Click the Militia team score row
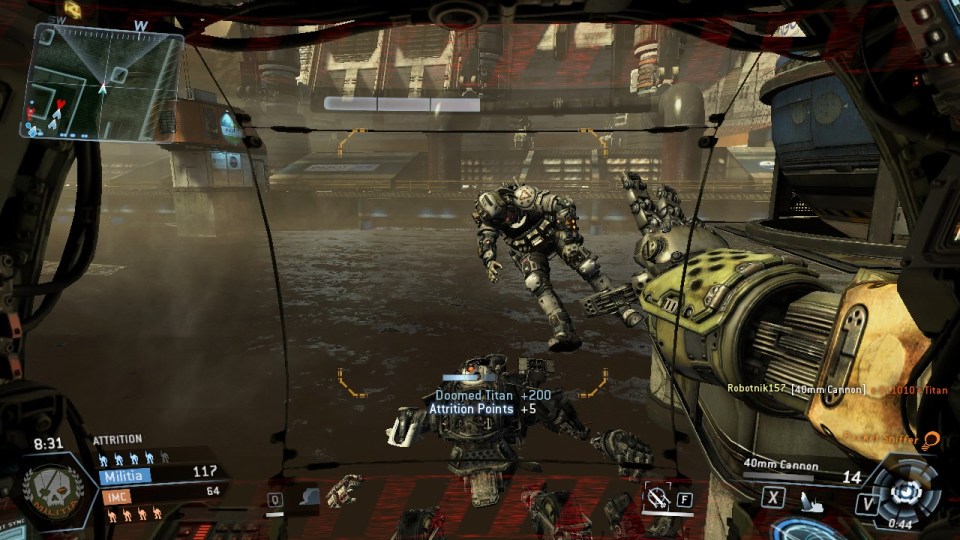Screen dimensions: 960x540 coord(160,474)
